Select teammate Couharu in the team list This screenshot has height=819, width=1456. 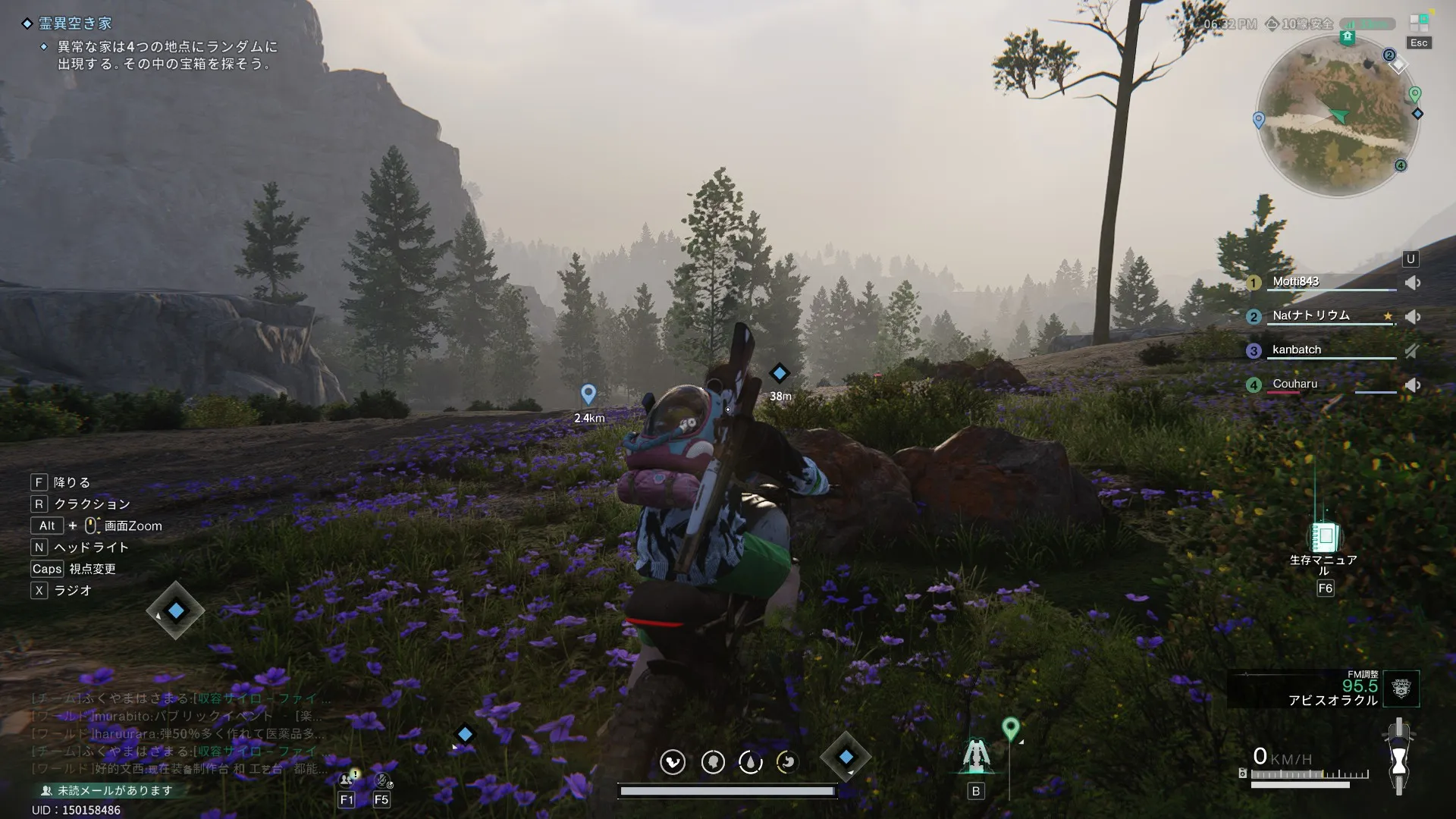pyautogui.click(x=1294, y=384)
